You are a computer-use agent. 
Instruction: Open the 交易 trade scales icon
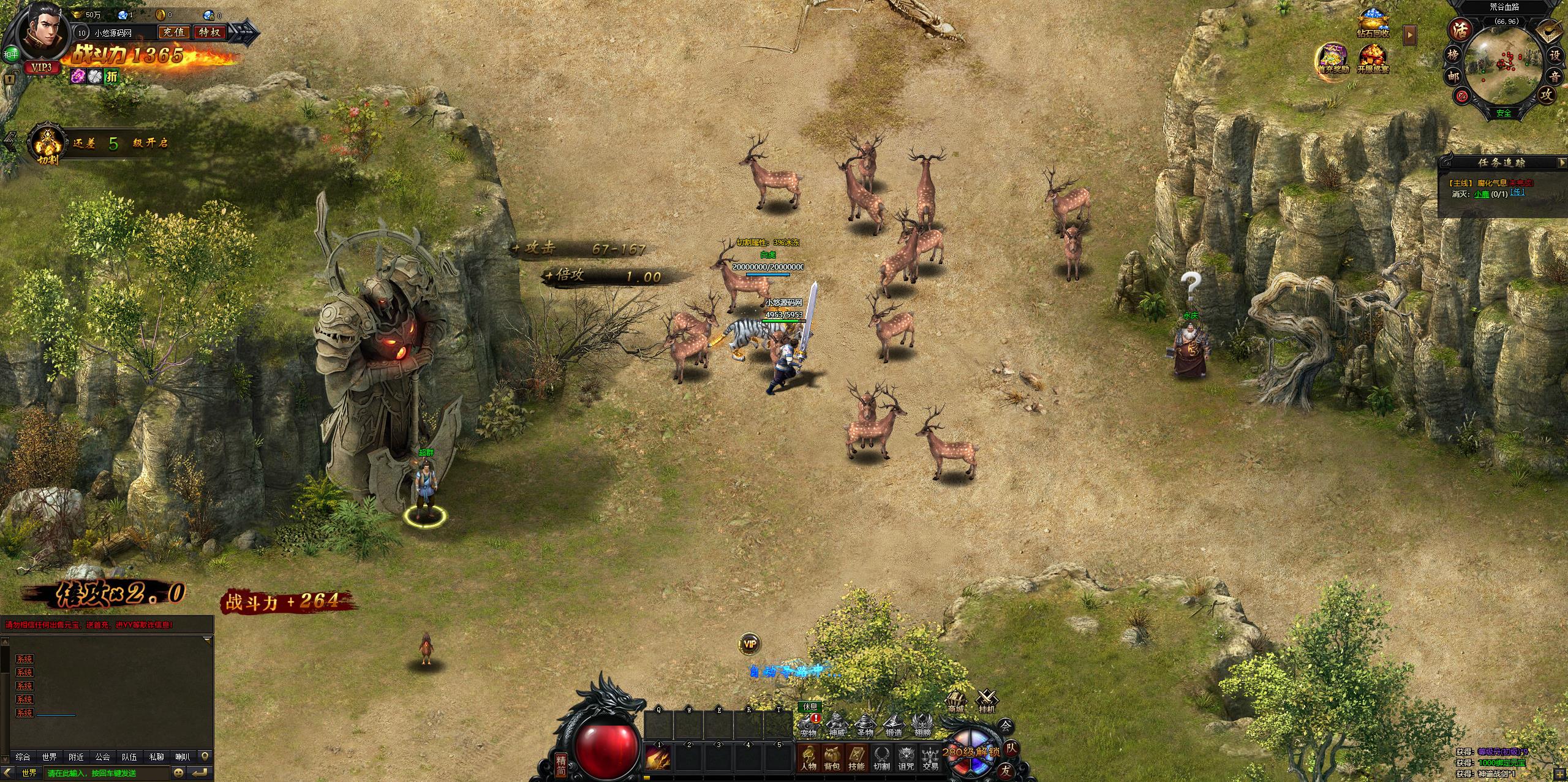930,757
